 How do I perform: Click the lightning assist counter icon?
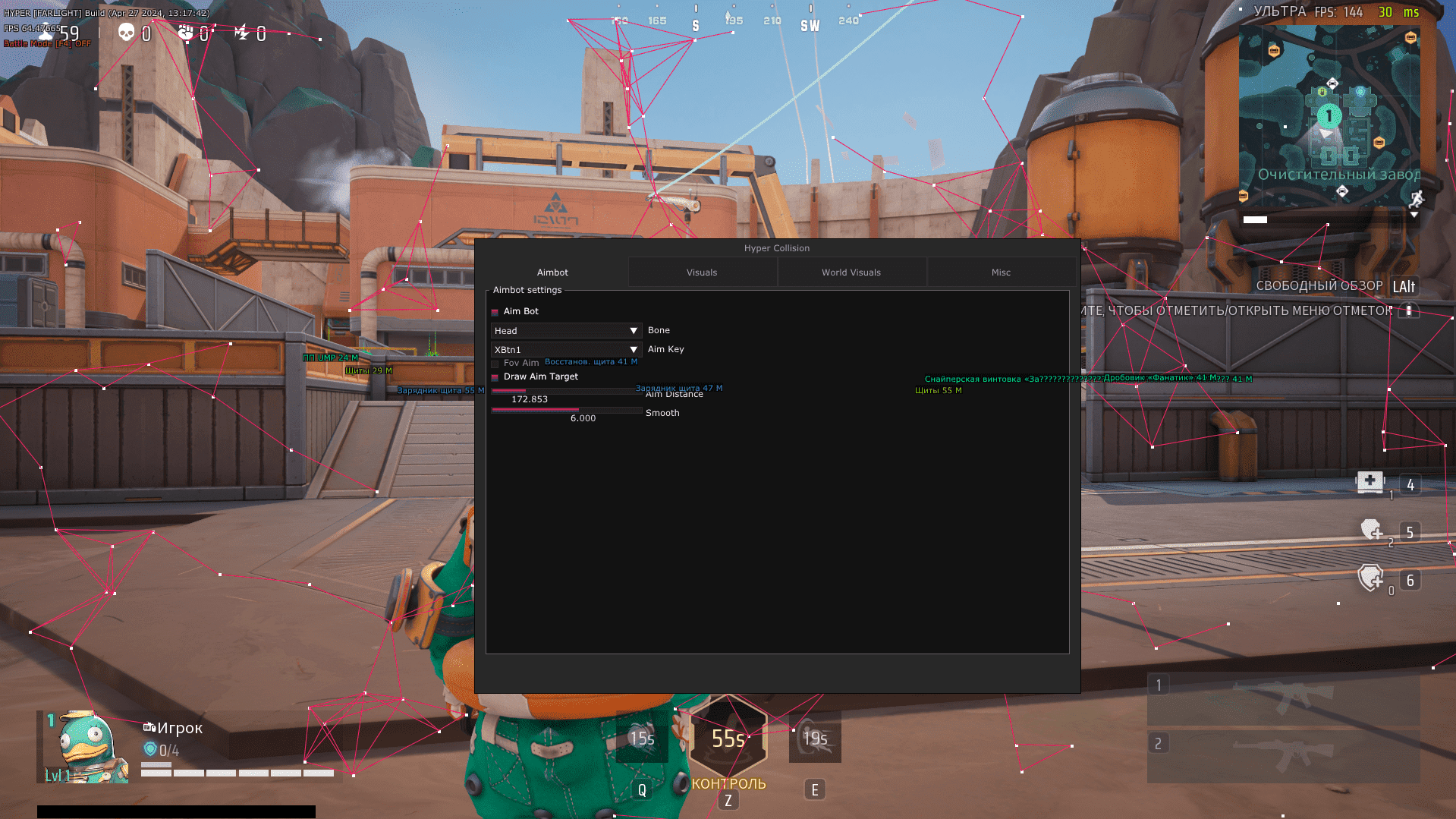click(x=242, y=33)
